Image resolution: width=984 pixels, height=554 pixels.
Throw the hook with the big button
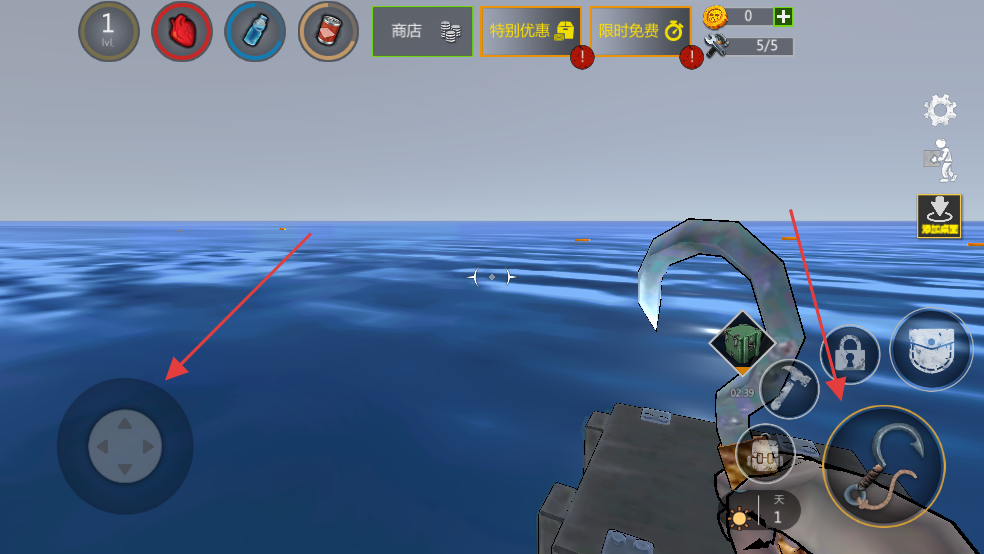[x=883, y=466]
